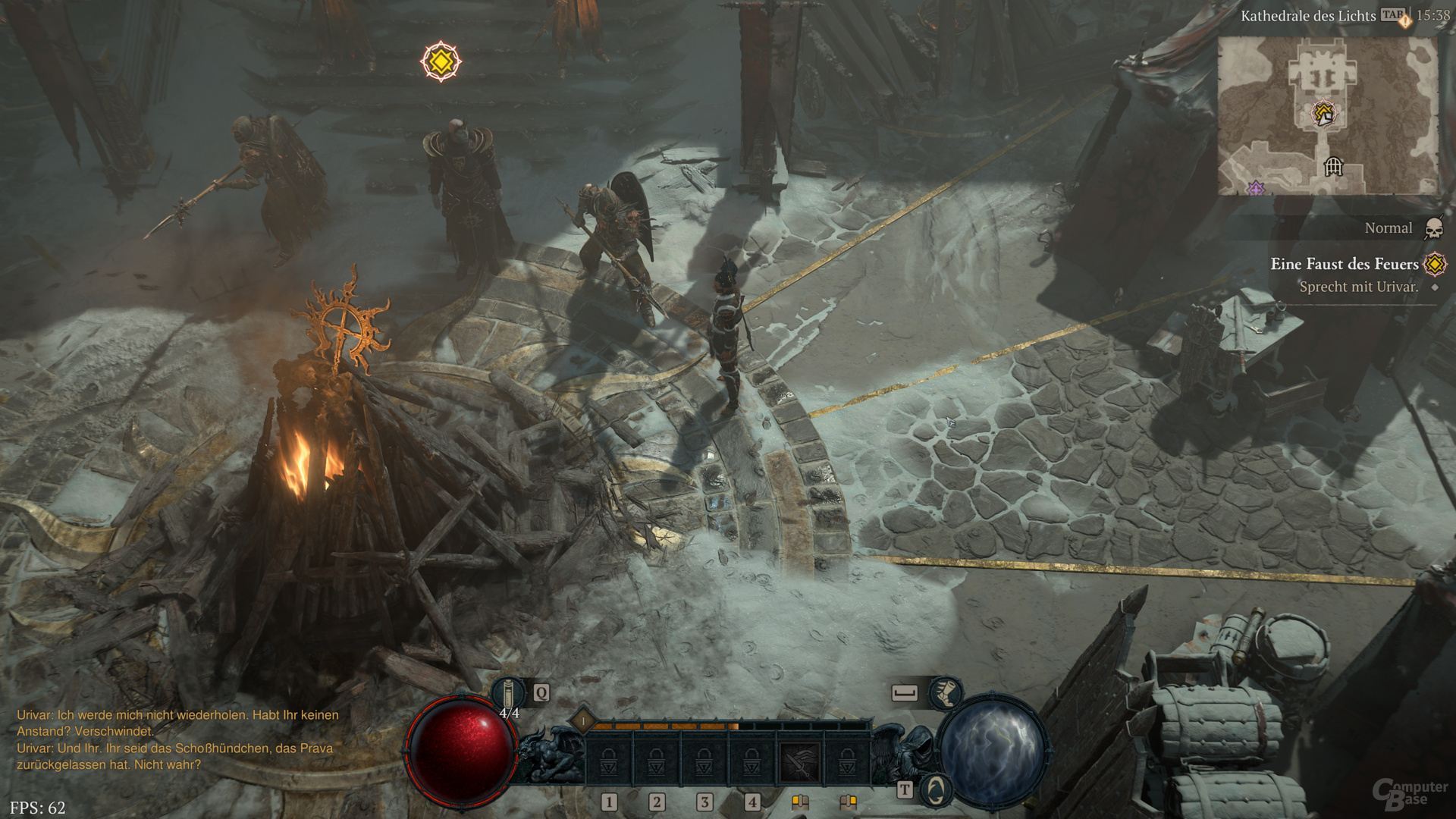Click the orange alert badge by the minimap
This screenshot has height=819, width=1456.
pyautogui.click(x=1405, y=22)
